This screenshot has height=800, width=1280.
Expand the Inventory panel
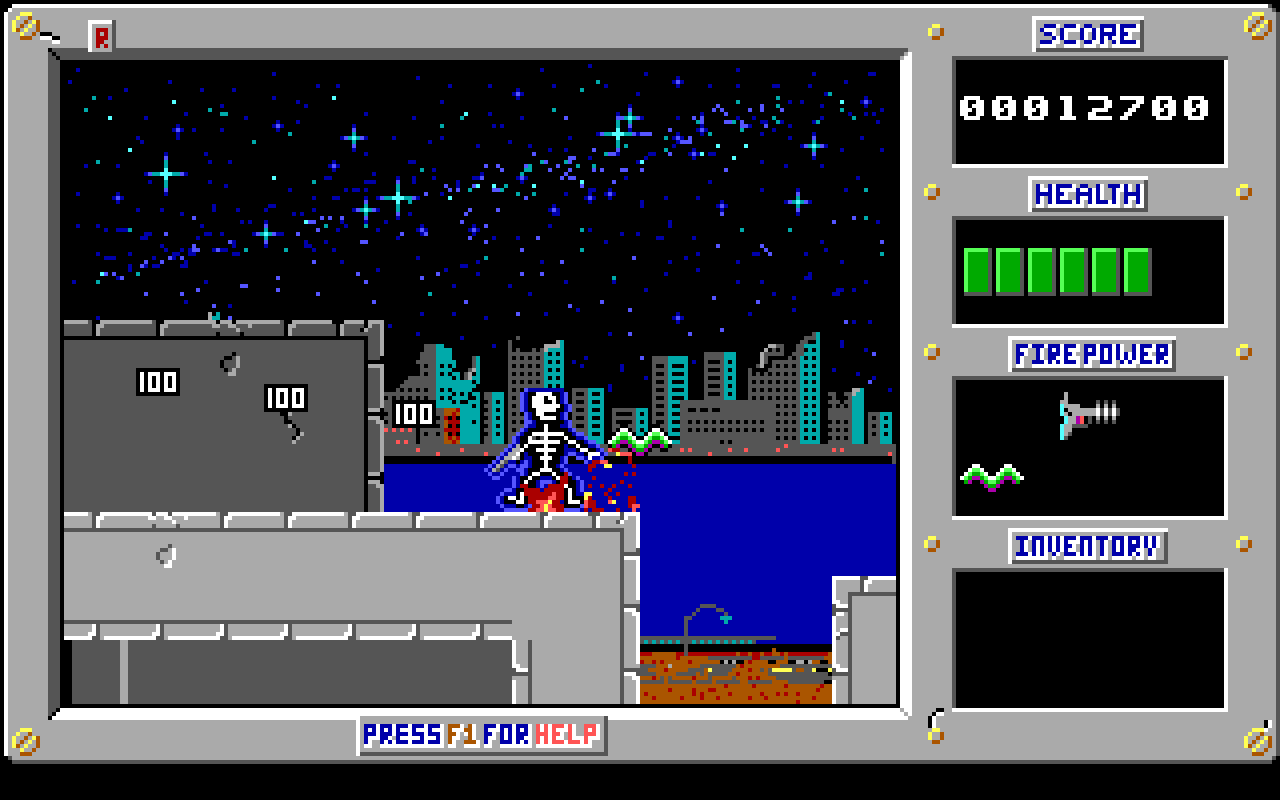click(x=1088, y=547)
